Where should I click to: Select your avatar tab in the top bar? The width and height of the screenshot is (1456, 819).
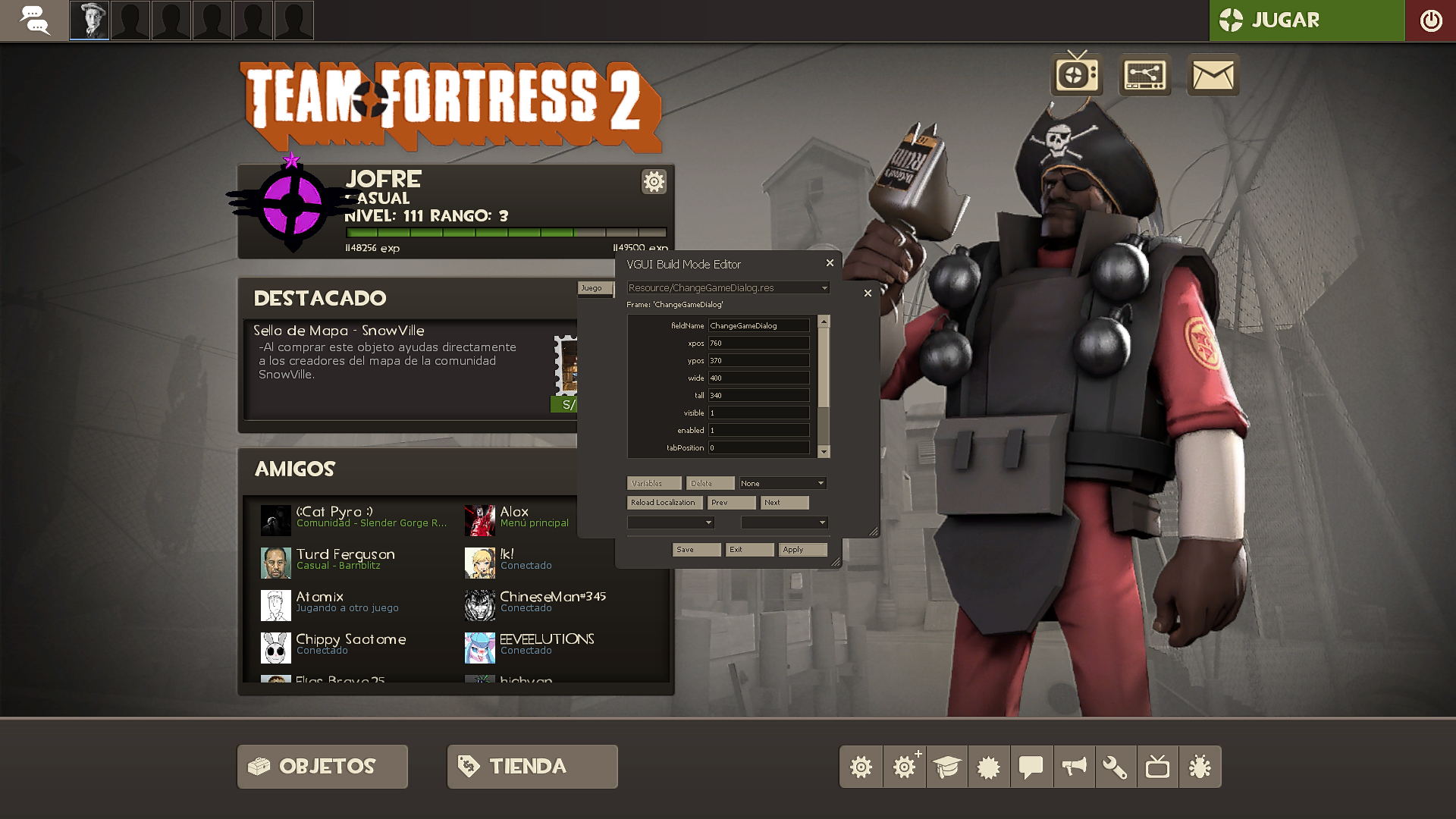point(89,20)
